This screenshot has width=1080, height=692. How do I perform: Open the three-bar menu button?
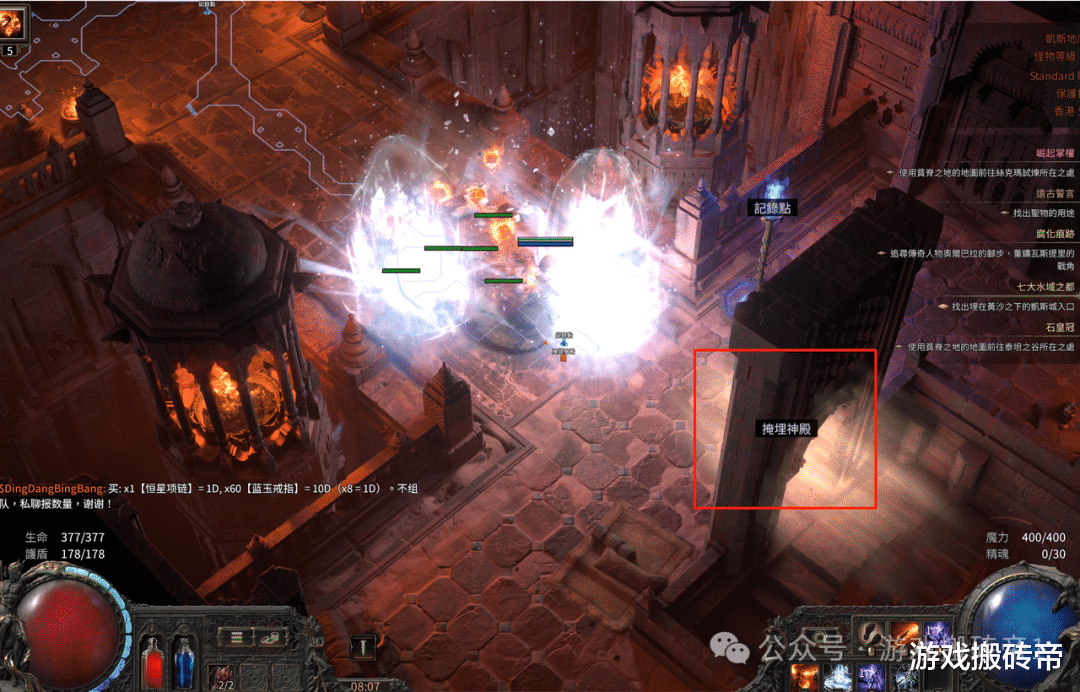237,636
